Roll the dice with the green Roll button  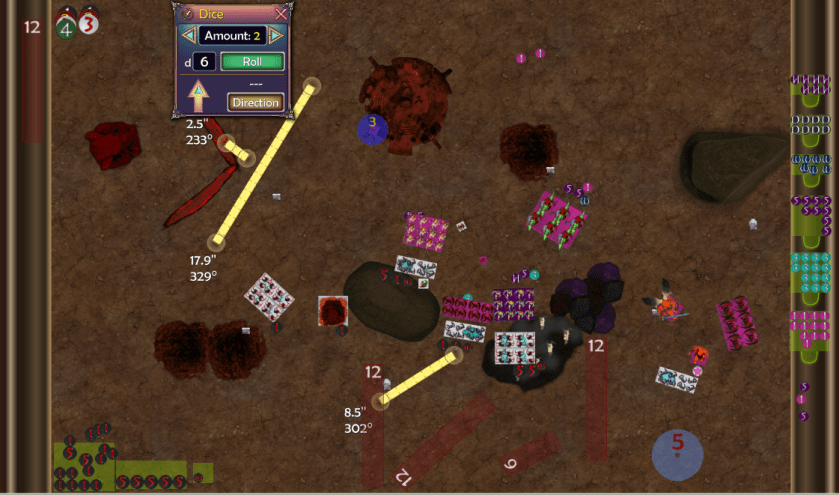tap(252, 62)
